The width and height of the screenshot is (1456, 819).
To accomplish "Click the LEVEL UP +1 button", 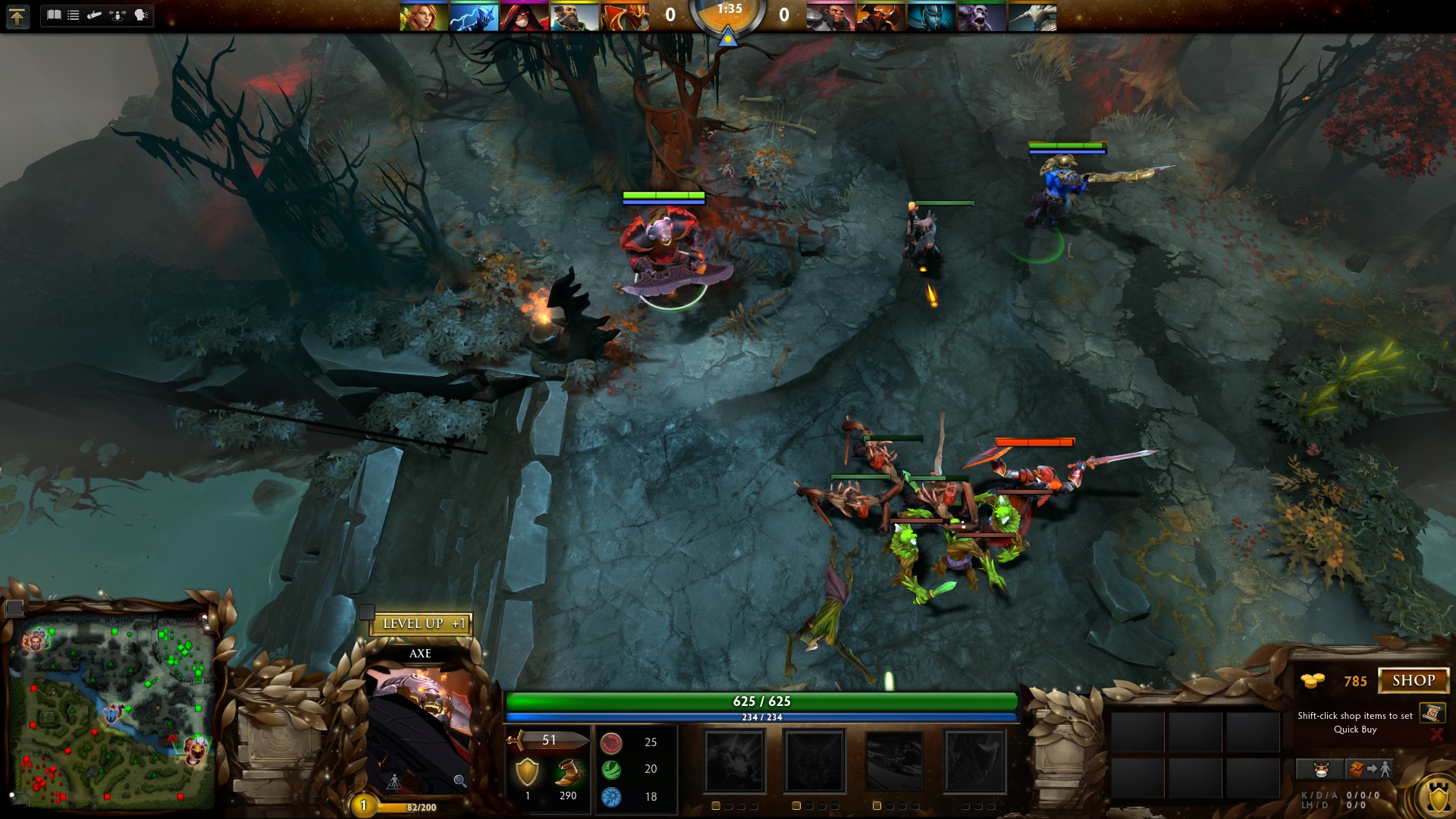I will point(422,624).
